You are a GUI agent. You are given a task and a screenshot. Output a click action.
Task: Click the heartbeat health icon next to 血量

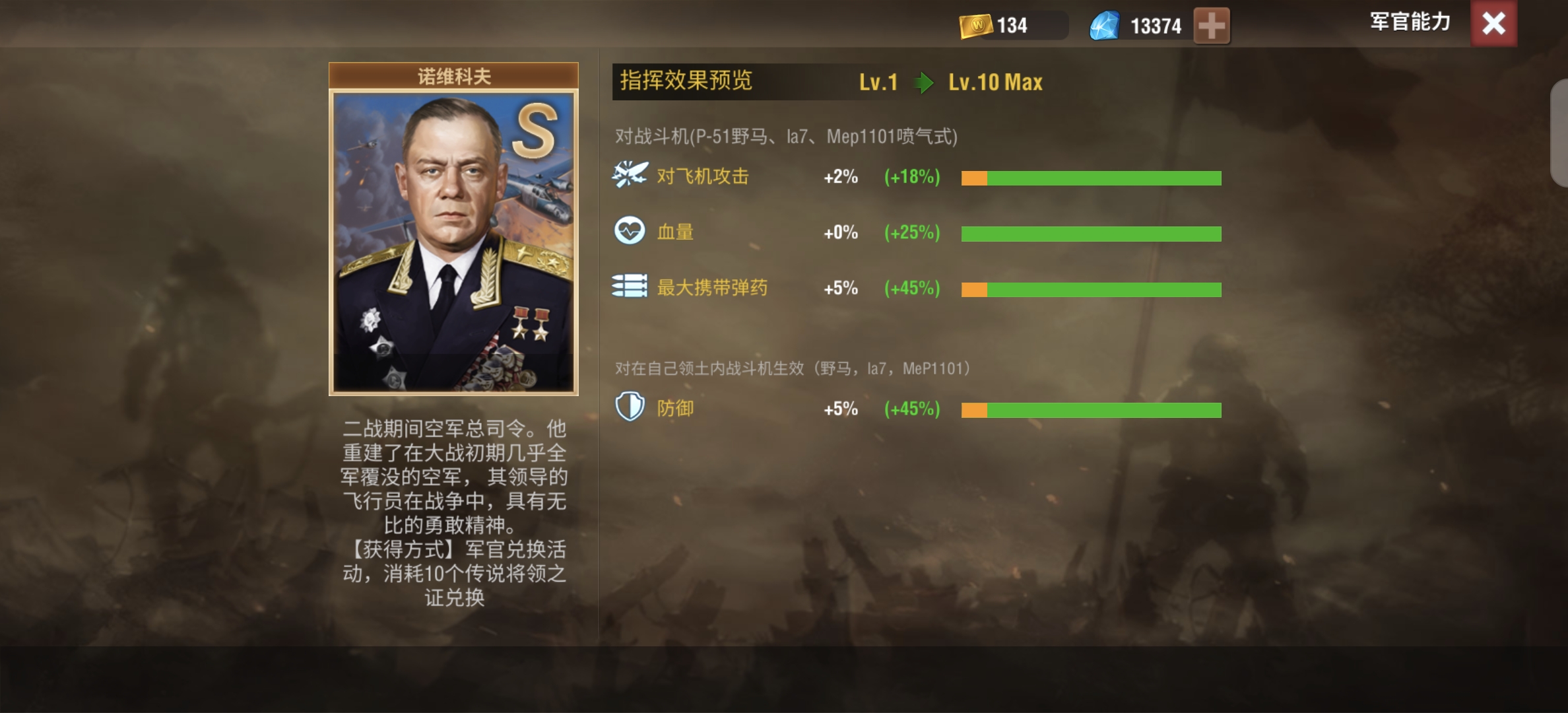629,231
